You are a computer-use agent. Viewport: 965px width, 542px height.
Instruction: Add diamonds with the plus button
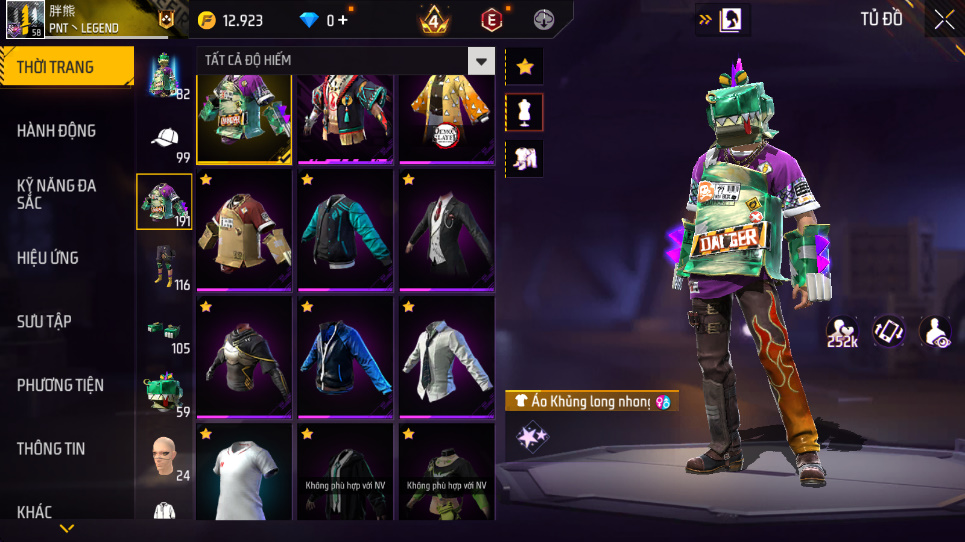pyautogui.click(x=343, y=20)
